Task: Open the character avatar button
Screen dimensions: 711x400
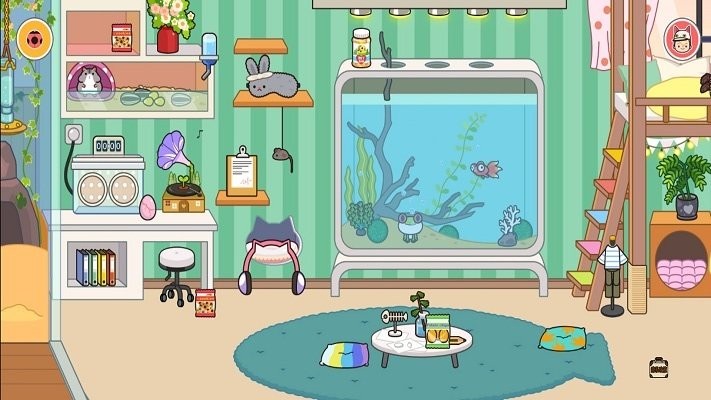Action: (682, 40)
